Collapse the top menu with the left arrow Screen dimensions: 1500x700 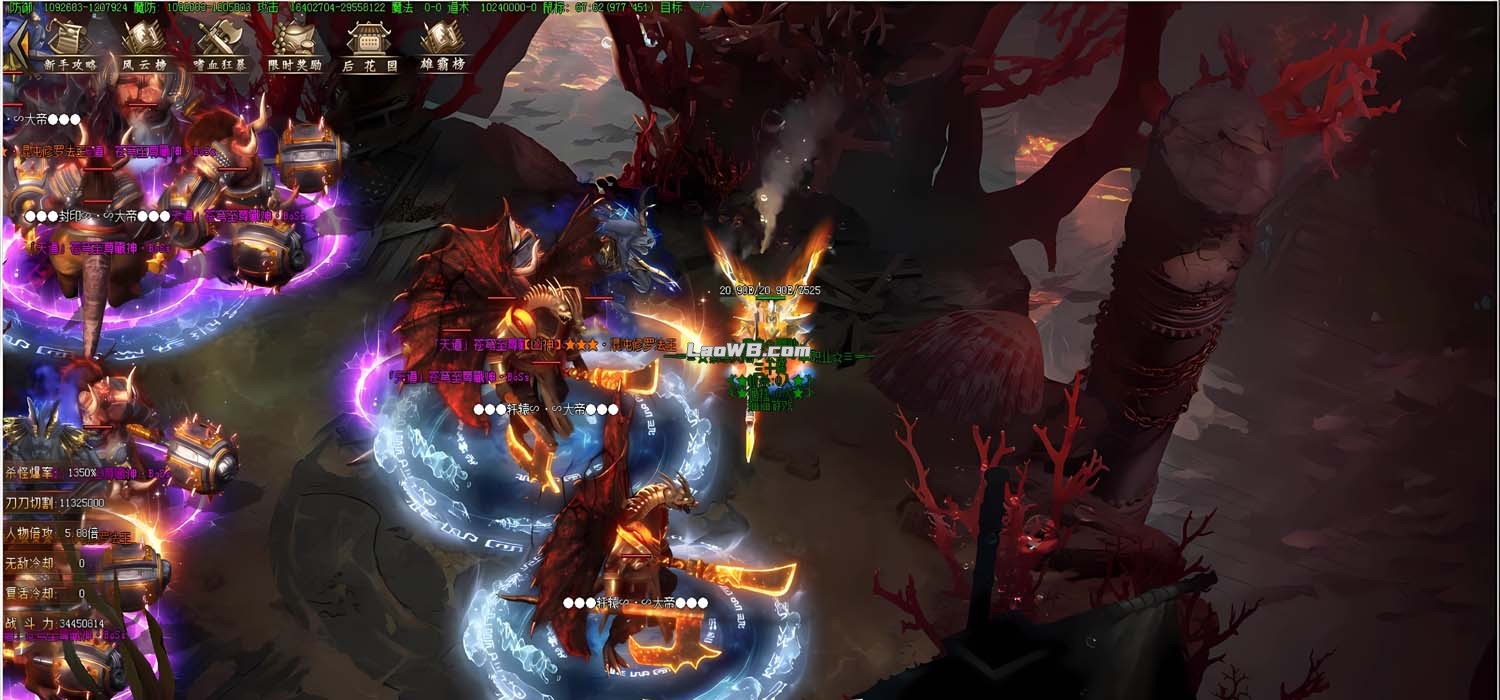pos(15,47)
